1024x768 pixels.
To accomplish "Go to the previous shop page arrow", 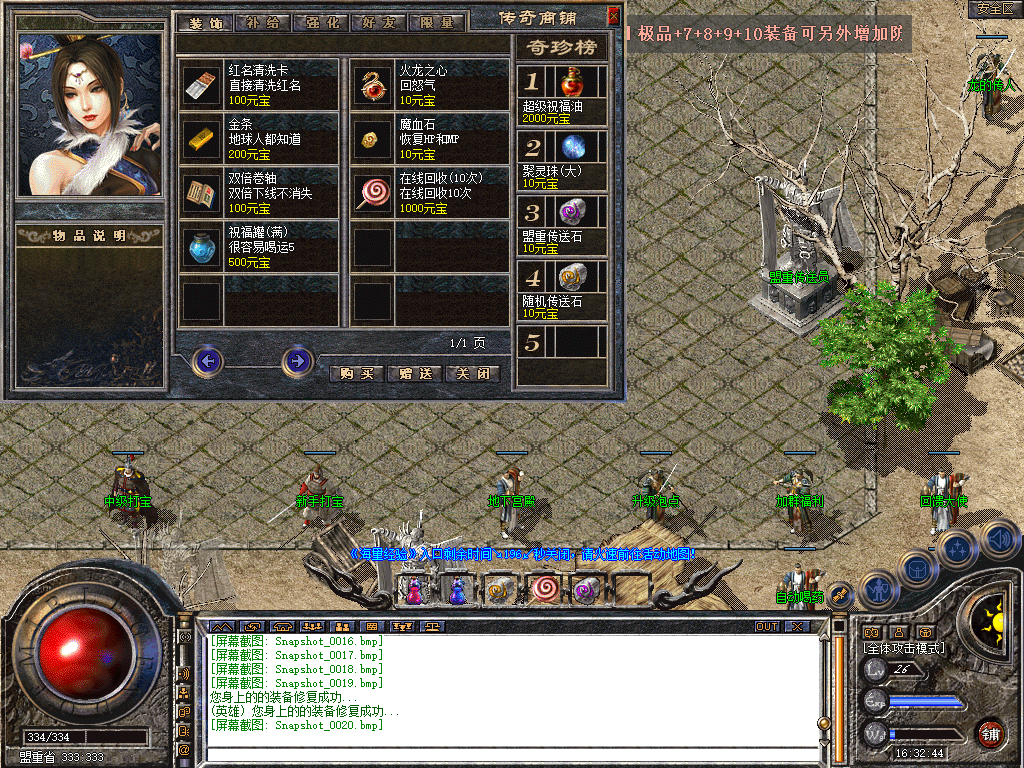I will coord(207,361).
